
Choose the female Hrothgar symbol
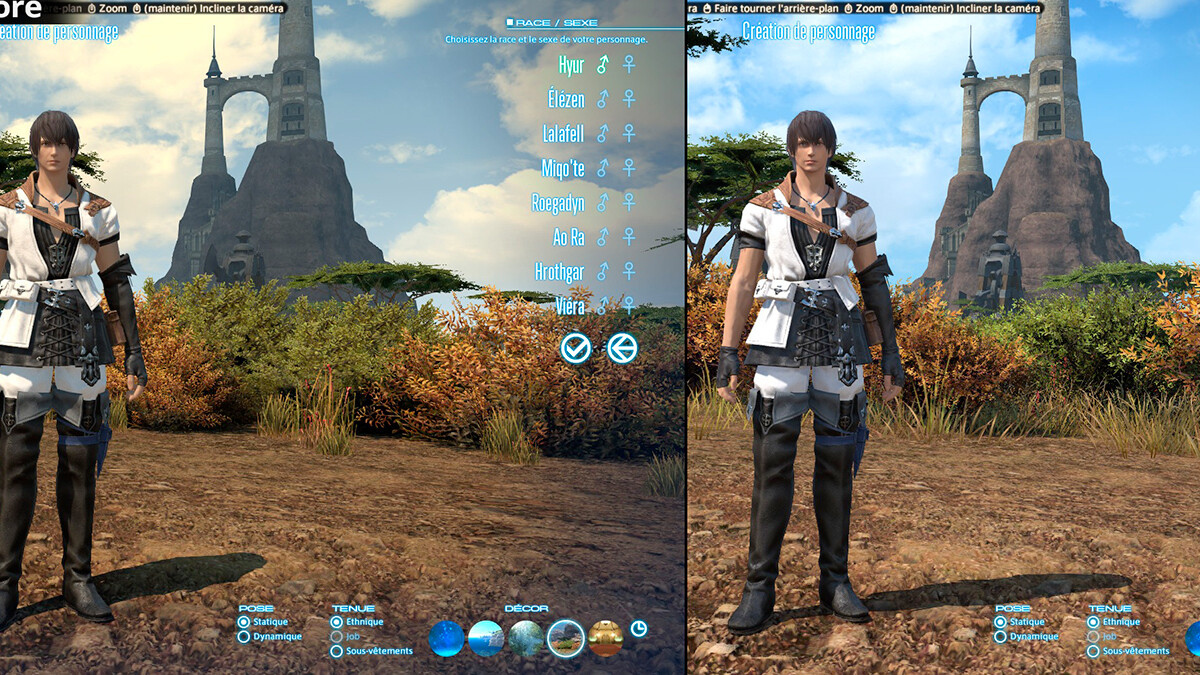point(629,271)
